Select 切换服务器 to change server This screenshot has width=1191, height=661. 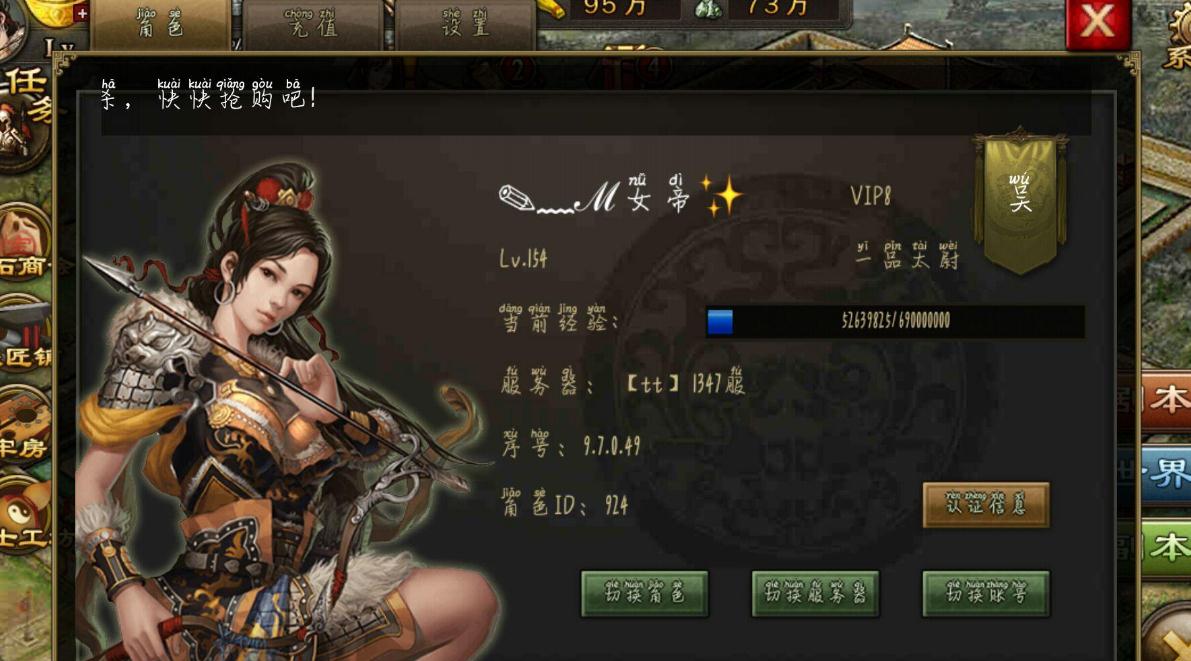815,594
